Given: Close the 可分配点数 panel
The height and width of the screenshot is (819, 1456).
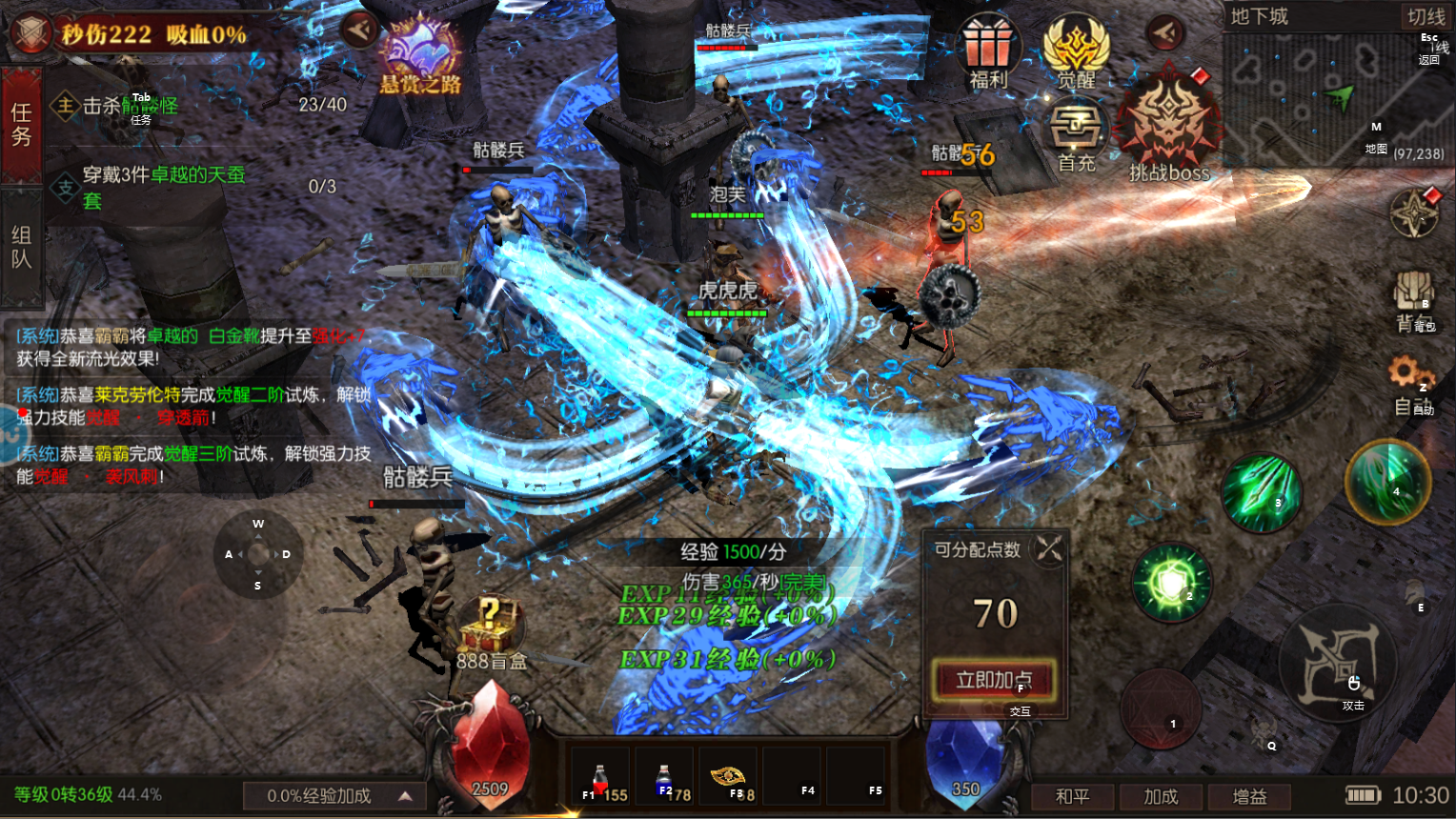Looking at the screenshot, I should (1049, 549).
